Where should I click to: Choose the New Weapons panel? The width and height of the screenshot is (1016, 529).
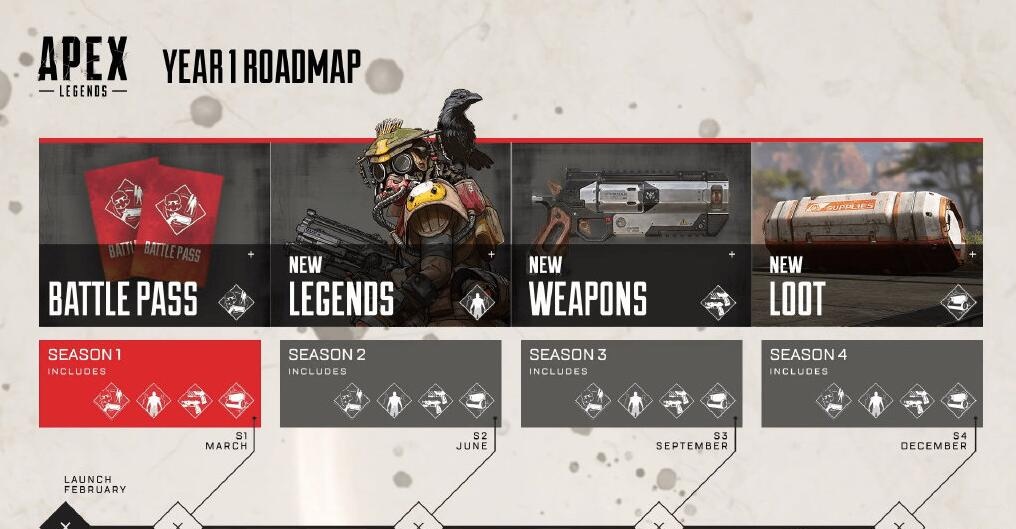coord(631,235)
